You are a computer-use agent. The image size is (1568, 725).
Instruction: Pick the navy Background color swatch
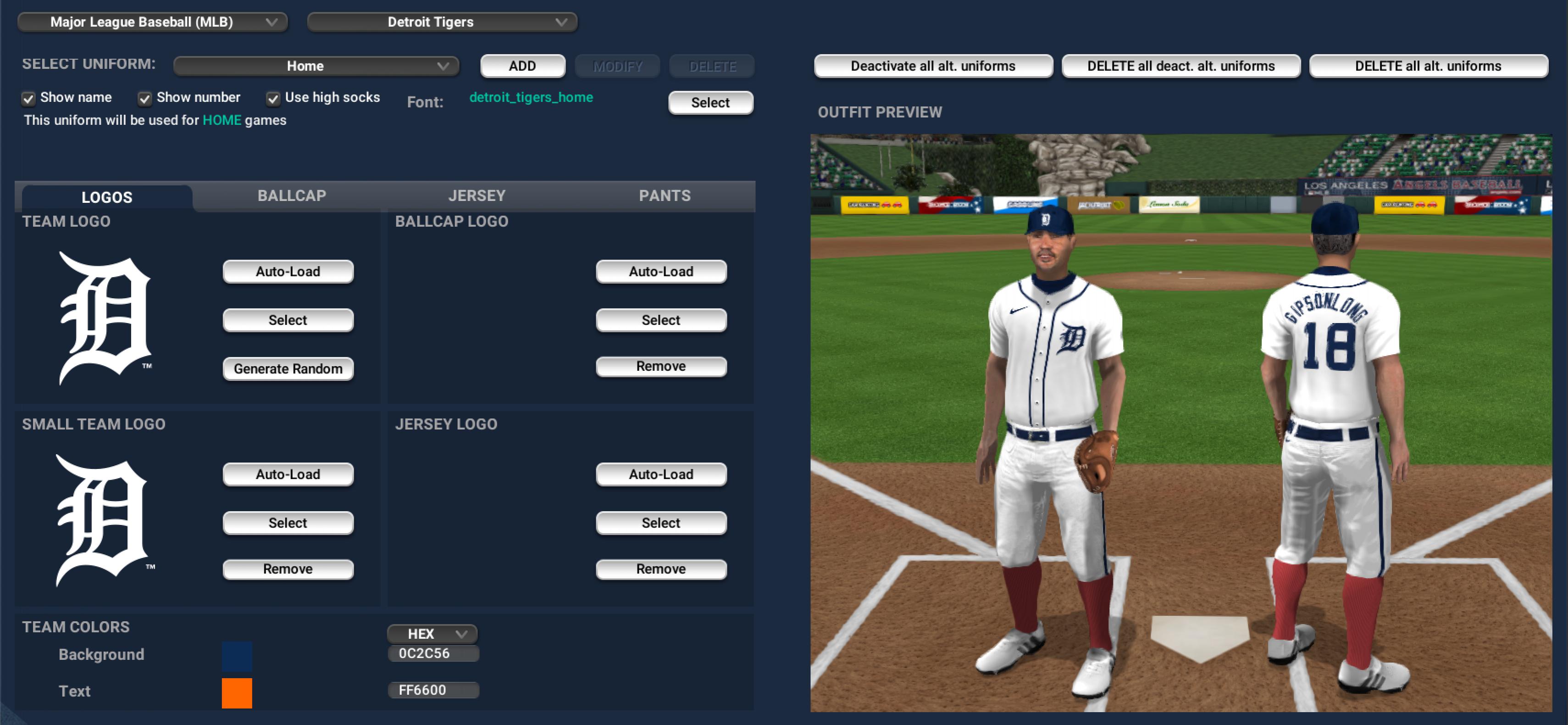point(237,656)
